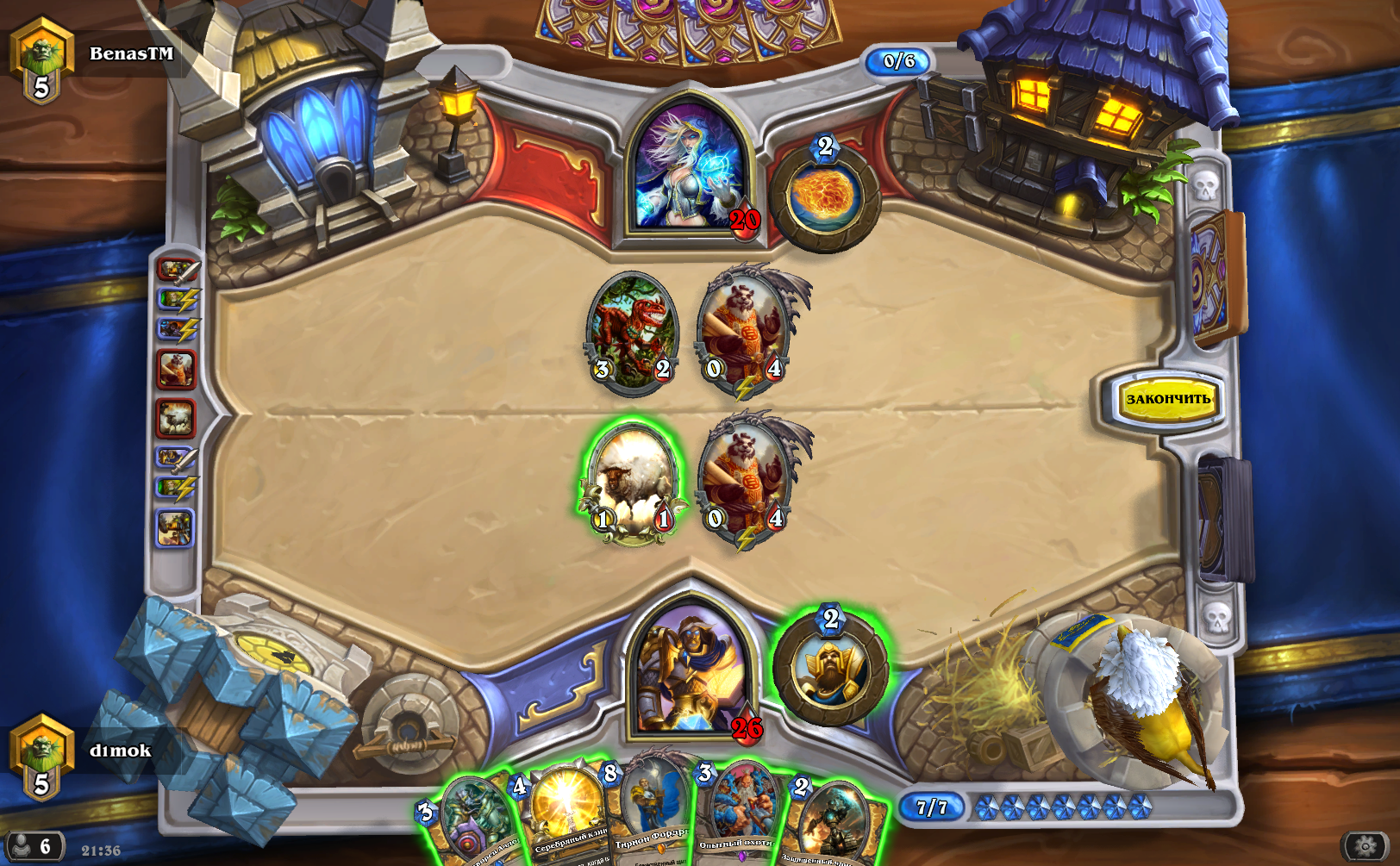Viewport: 1400px width, 866px height.
Task: Select your 1/1 sheep minion
Action: 632,483
